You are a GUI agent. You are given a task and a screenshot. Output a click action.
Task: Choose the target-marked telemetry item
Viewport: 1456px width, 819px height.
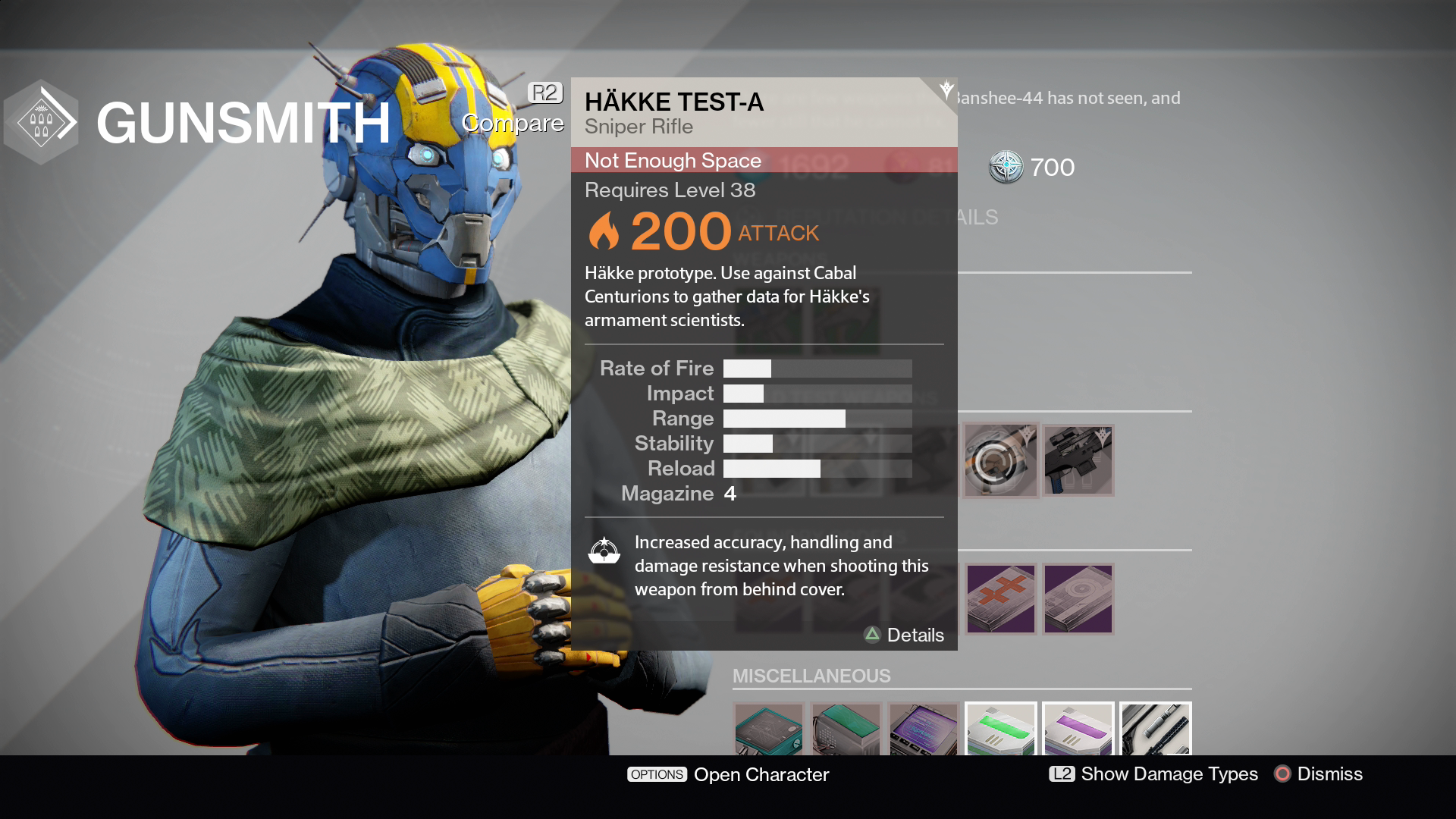(x=1078, y=599)
